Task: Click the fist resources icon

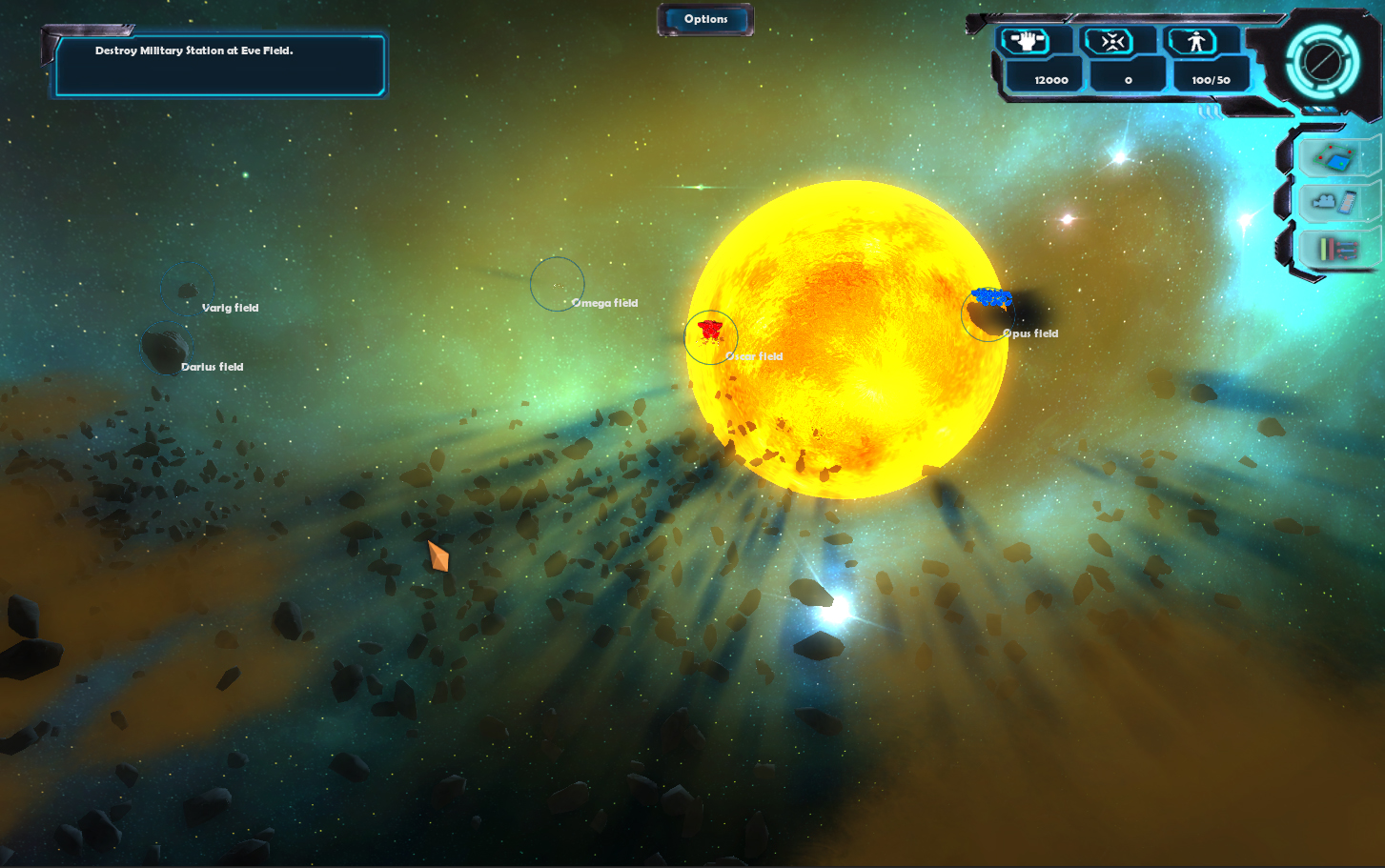Action: [1026, 41]
